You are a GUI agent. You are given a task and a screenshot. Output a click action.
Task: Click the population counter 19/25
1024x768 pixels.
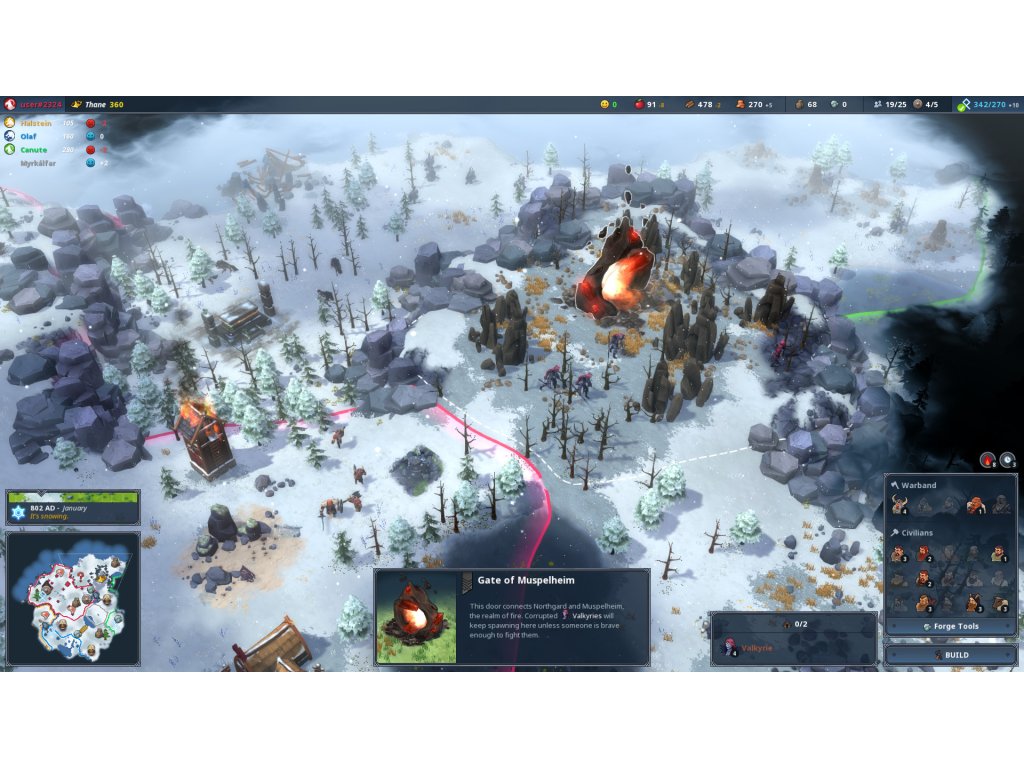pyautogui.click(x=890, y=104)
